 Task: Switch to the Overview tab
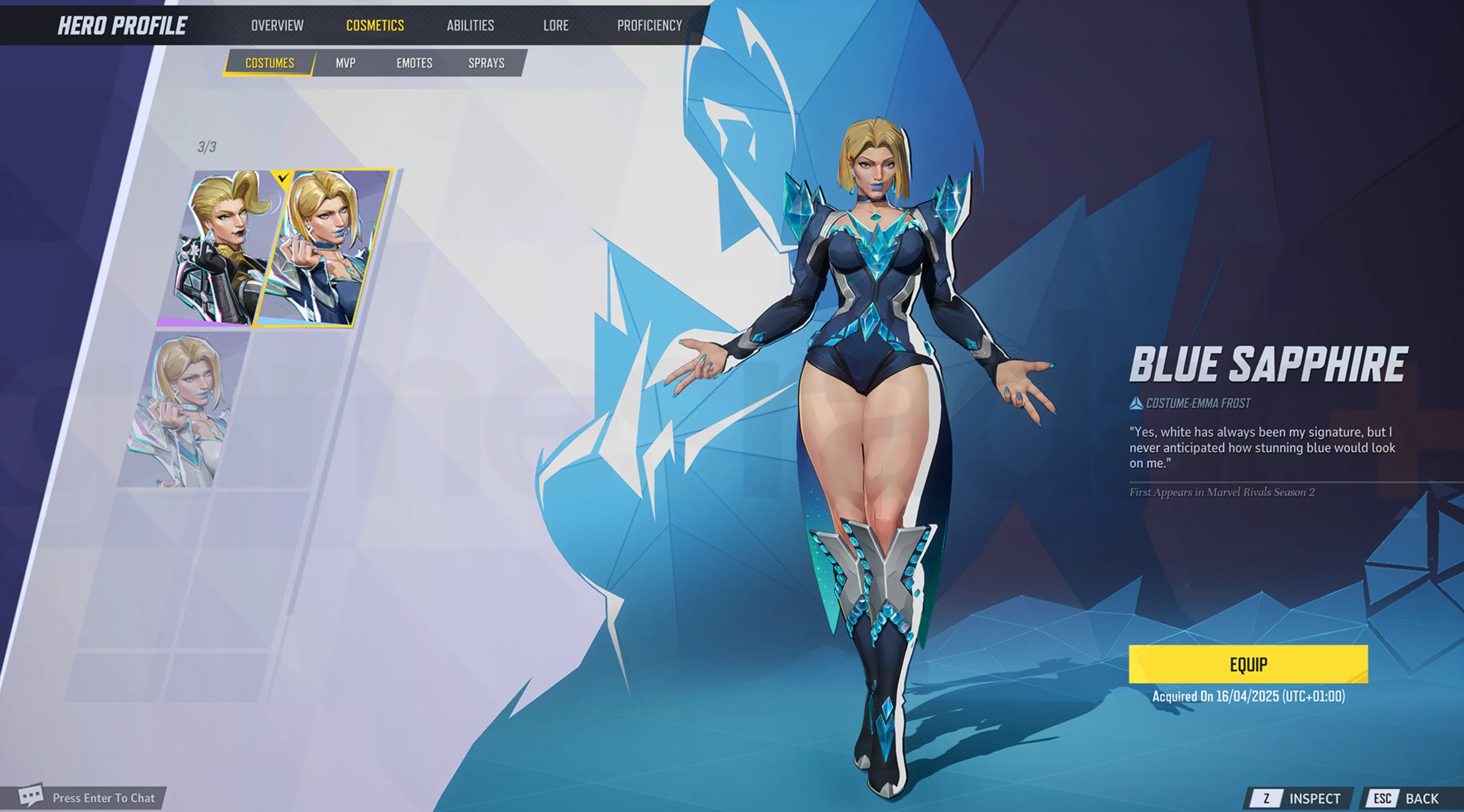point(277,26)
